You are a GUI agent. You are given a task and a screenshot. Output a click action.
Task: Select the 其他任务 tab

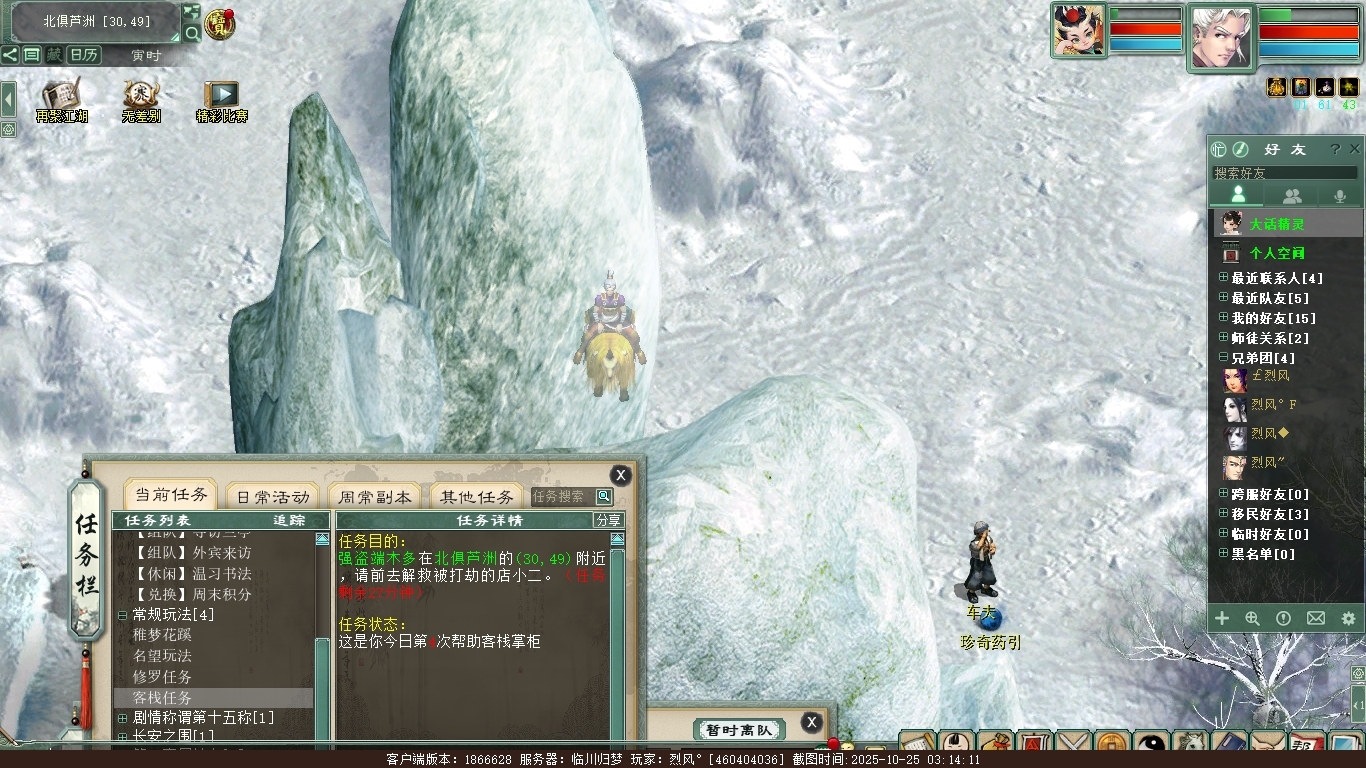[x=477, y=496]
